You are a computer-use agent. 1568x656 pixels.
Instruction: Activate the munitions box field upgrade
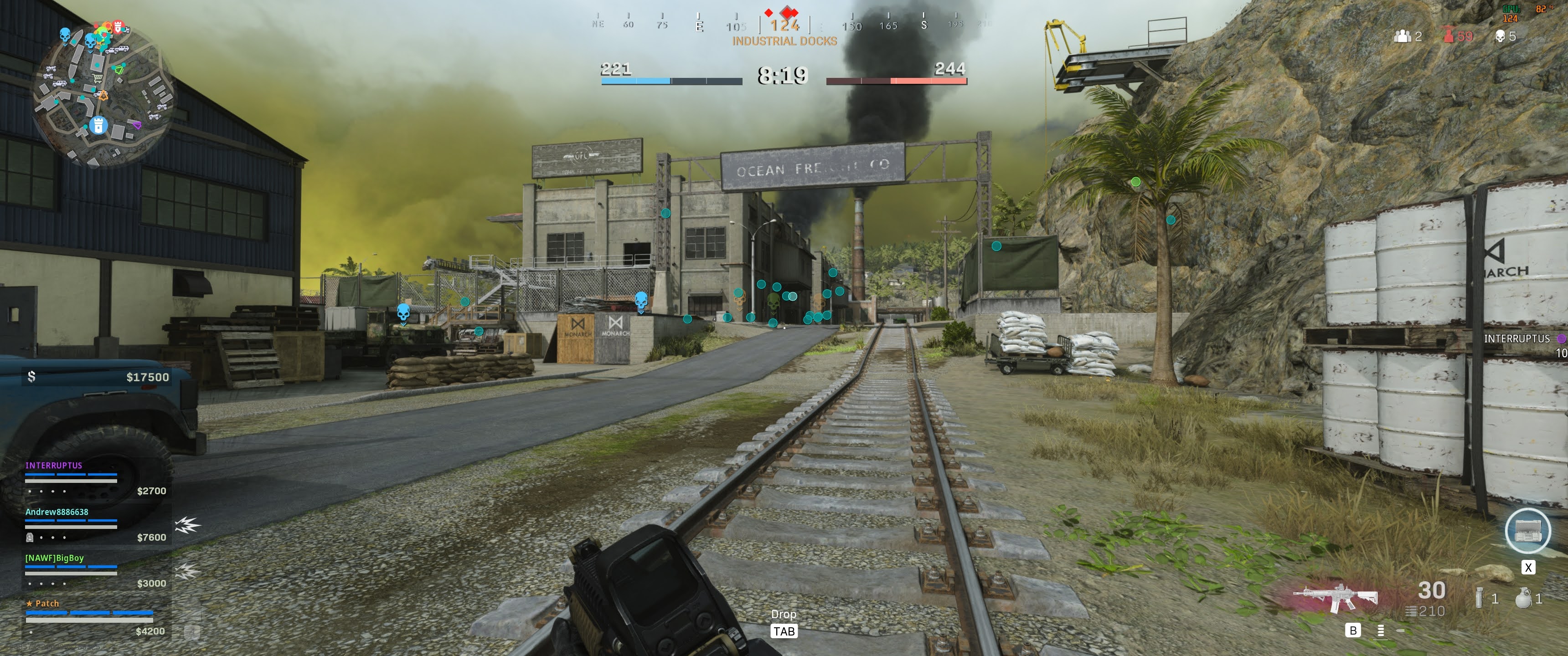(1528, 531)
